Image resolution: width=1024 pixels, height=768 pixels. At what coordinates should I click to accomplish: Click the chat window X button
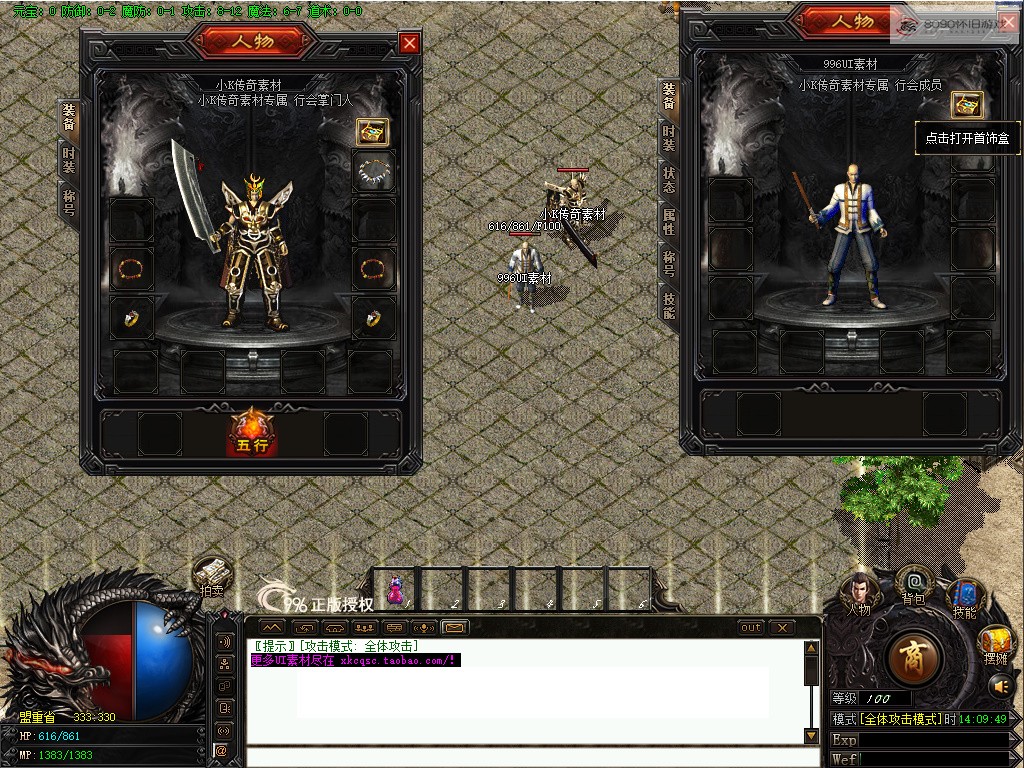pyautogui.click(x=781, y=627)
